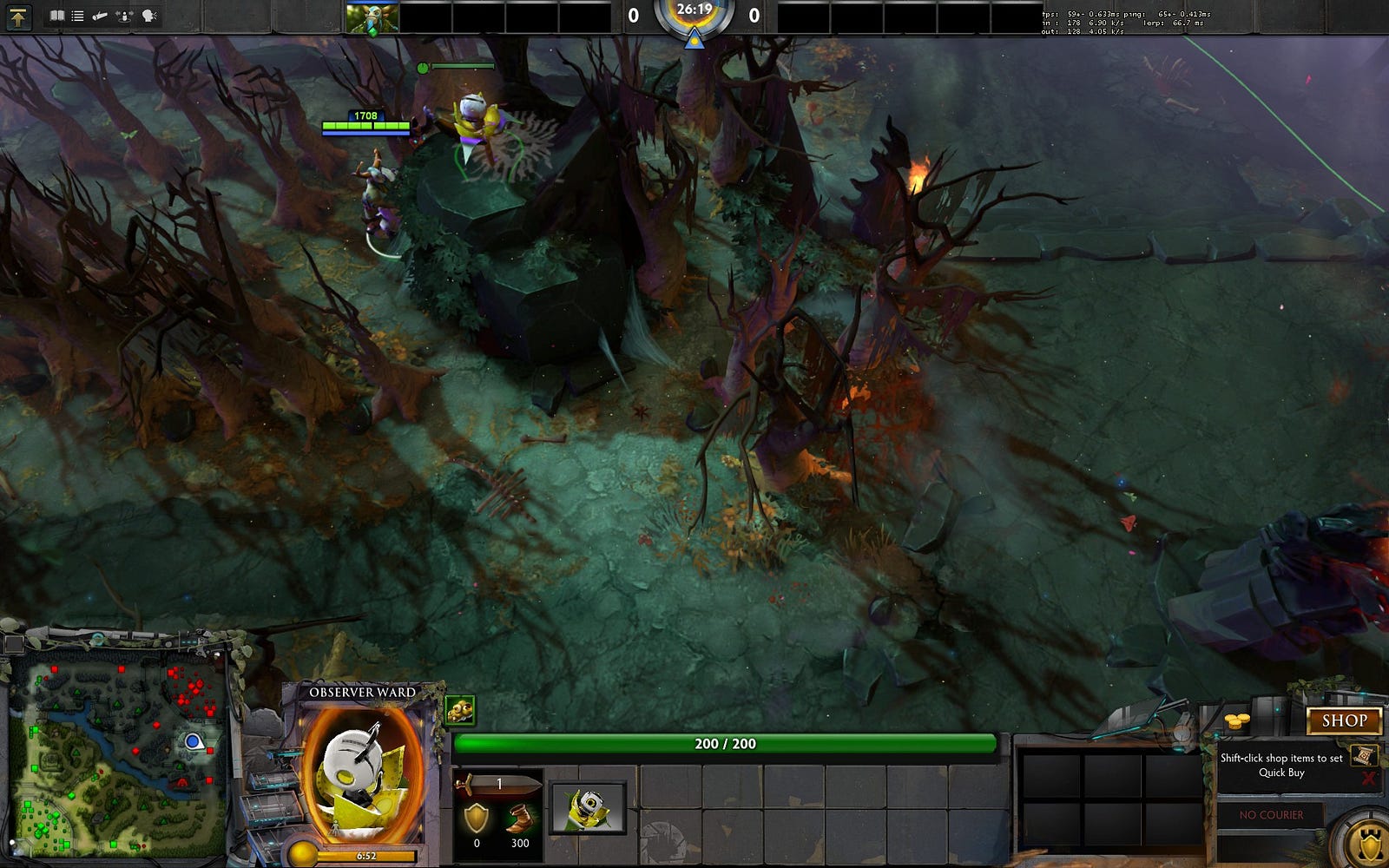Open the hero library book icon

[x=57, y=16]
